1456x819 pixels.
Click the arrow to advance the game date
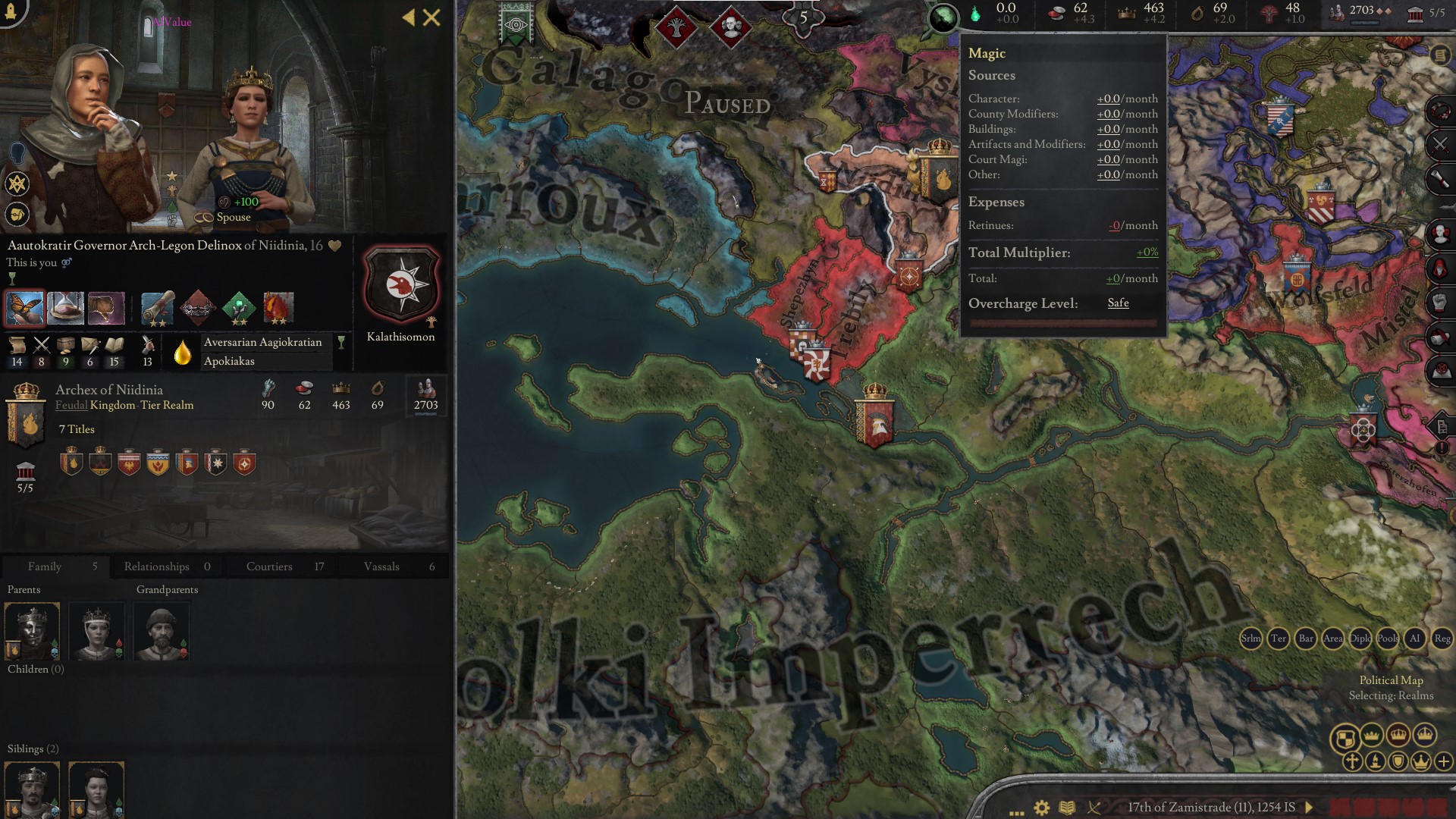[1307, 808]
